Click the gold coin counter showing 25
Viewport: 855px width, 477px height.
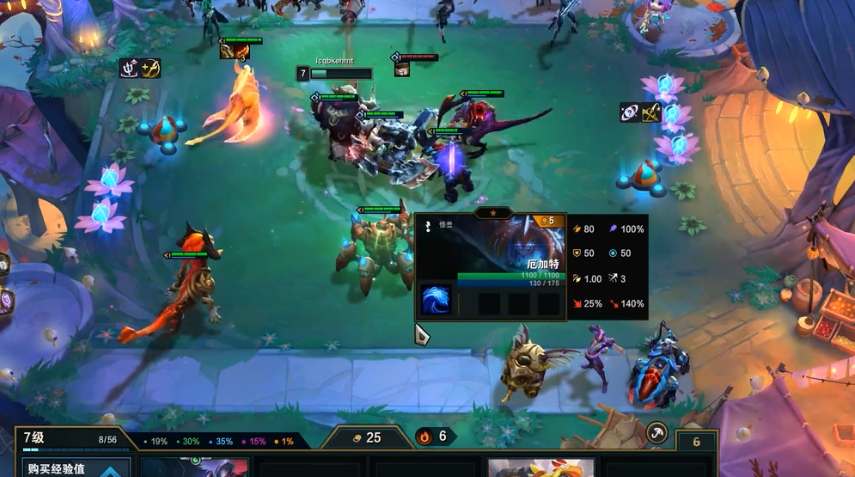[x=367, y=437]
